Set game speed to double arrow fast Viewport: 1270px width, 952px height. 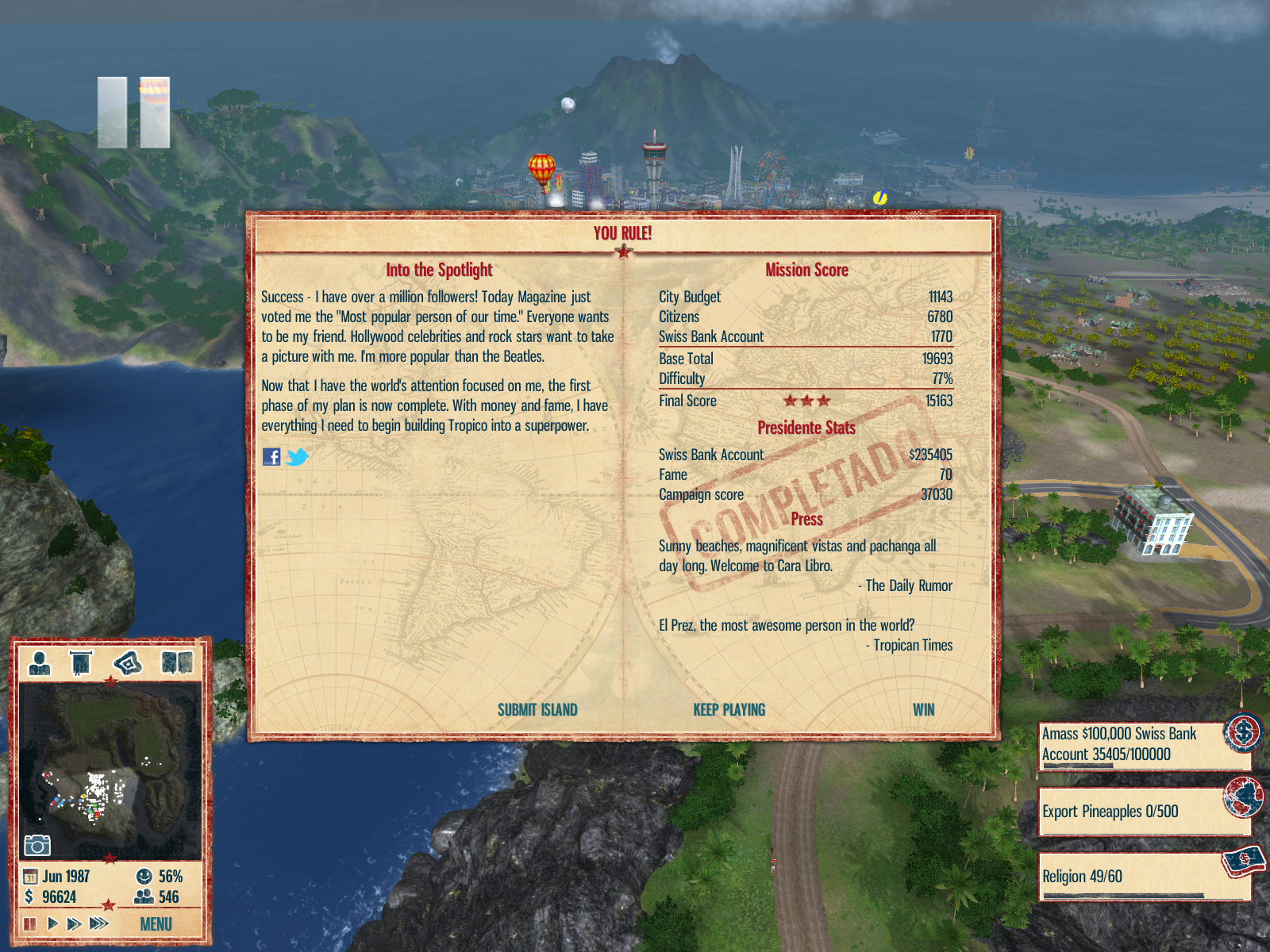[x=74, y=923]
